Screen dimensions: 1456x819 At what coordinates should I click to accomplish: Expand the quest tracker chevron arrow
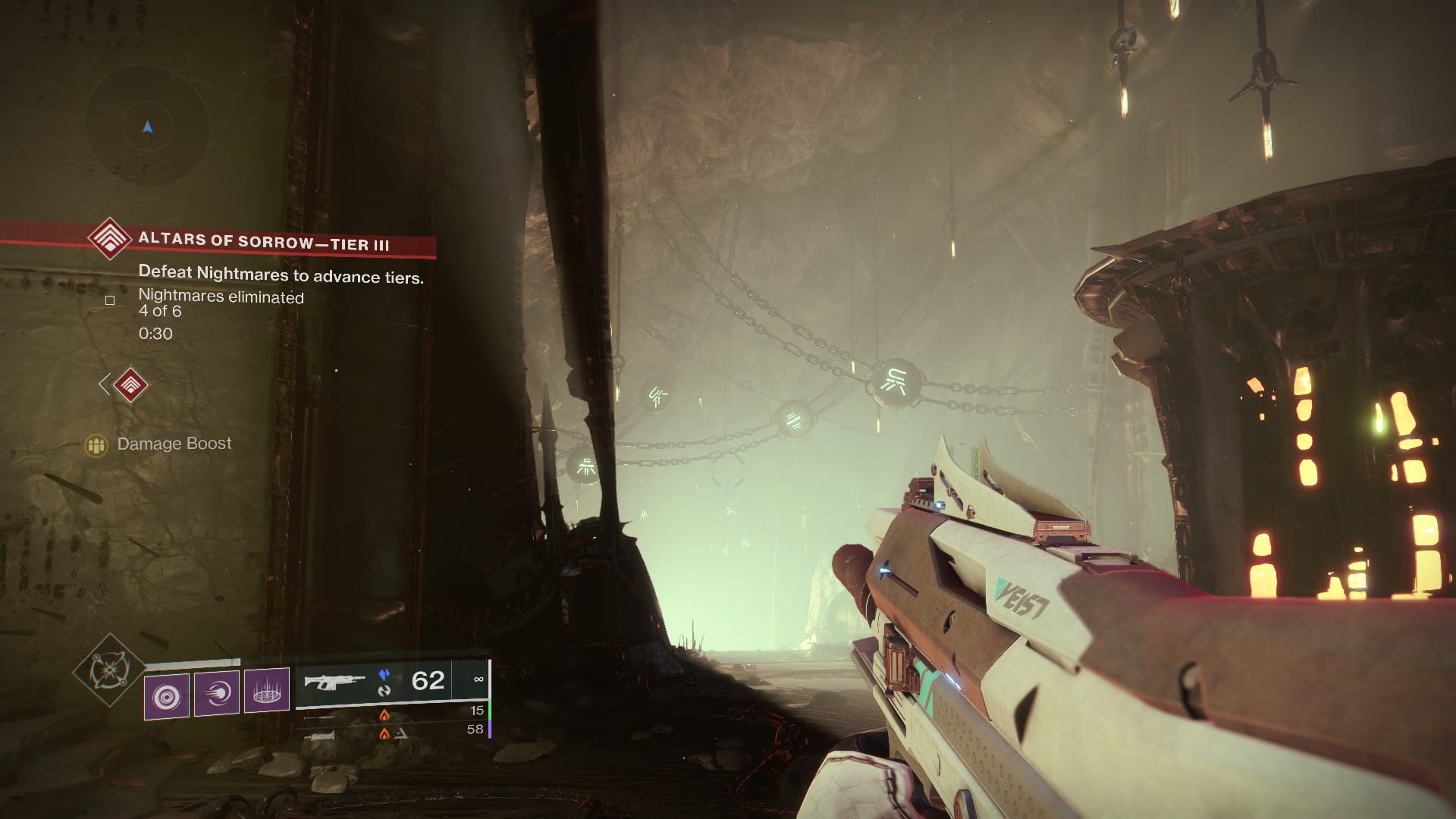click(104, 386)
